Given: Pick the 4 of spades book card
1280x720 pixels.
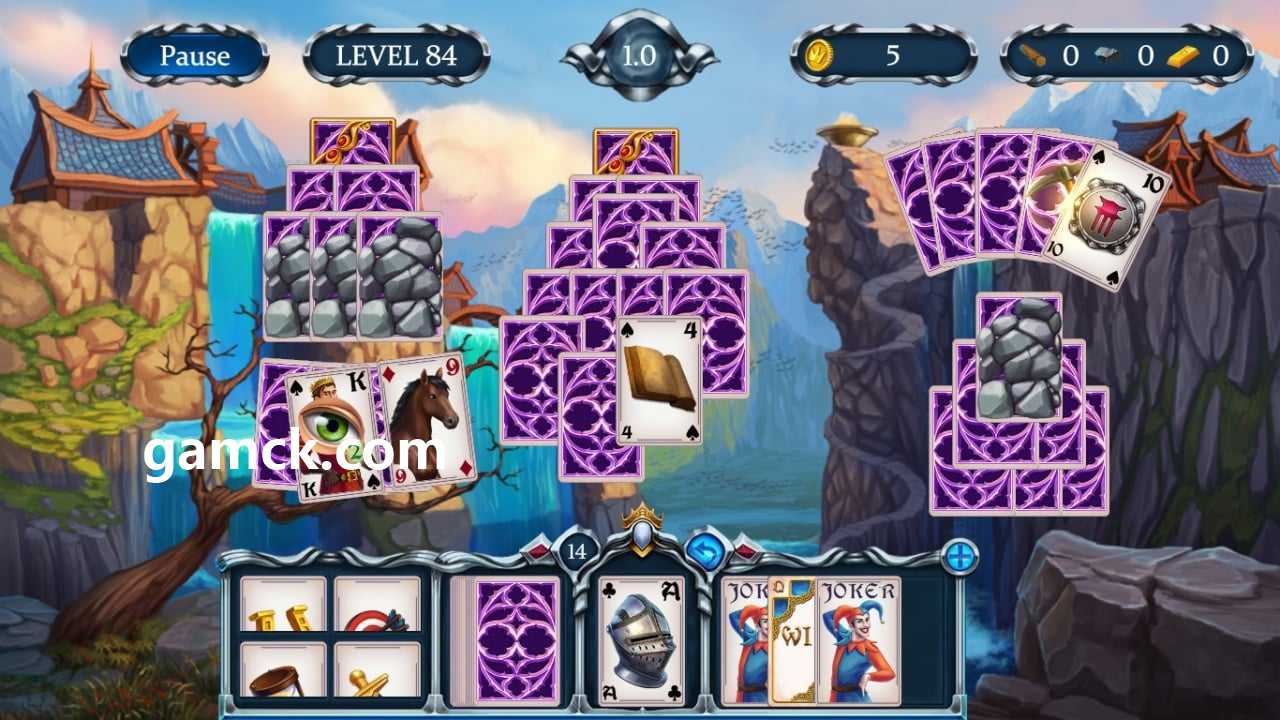Looking at the screenshot, I should 659,380.
